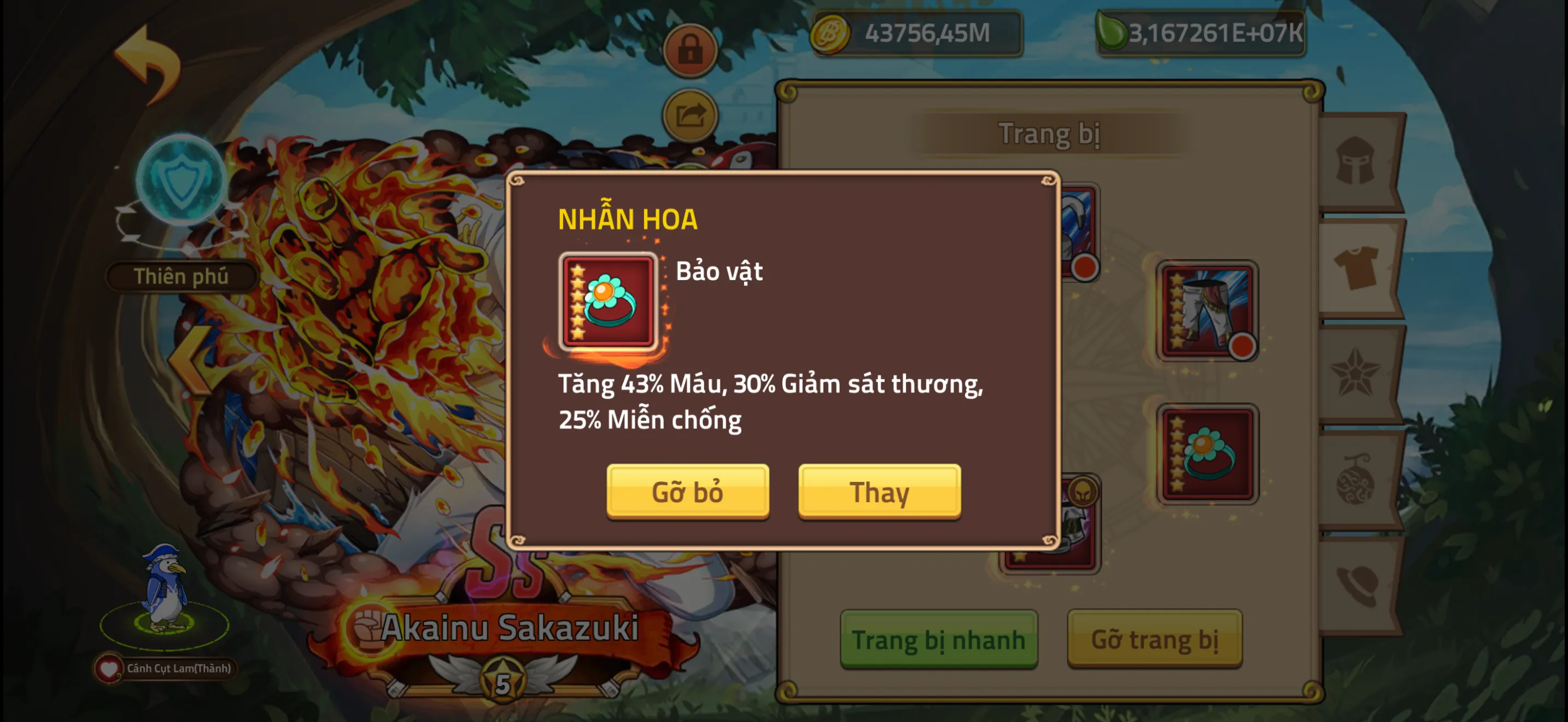
Task: Click Trang bị nhanh to auto-equip
Action: click(x=939, y=639)
